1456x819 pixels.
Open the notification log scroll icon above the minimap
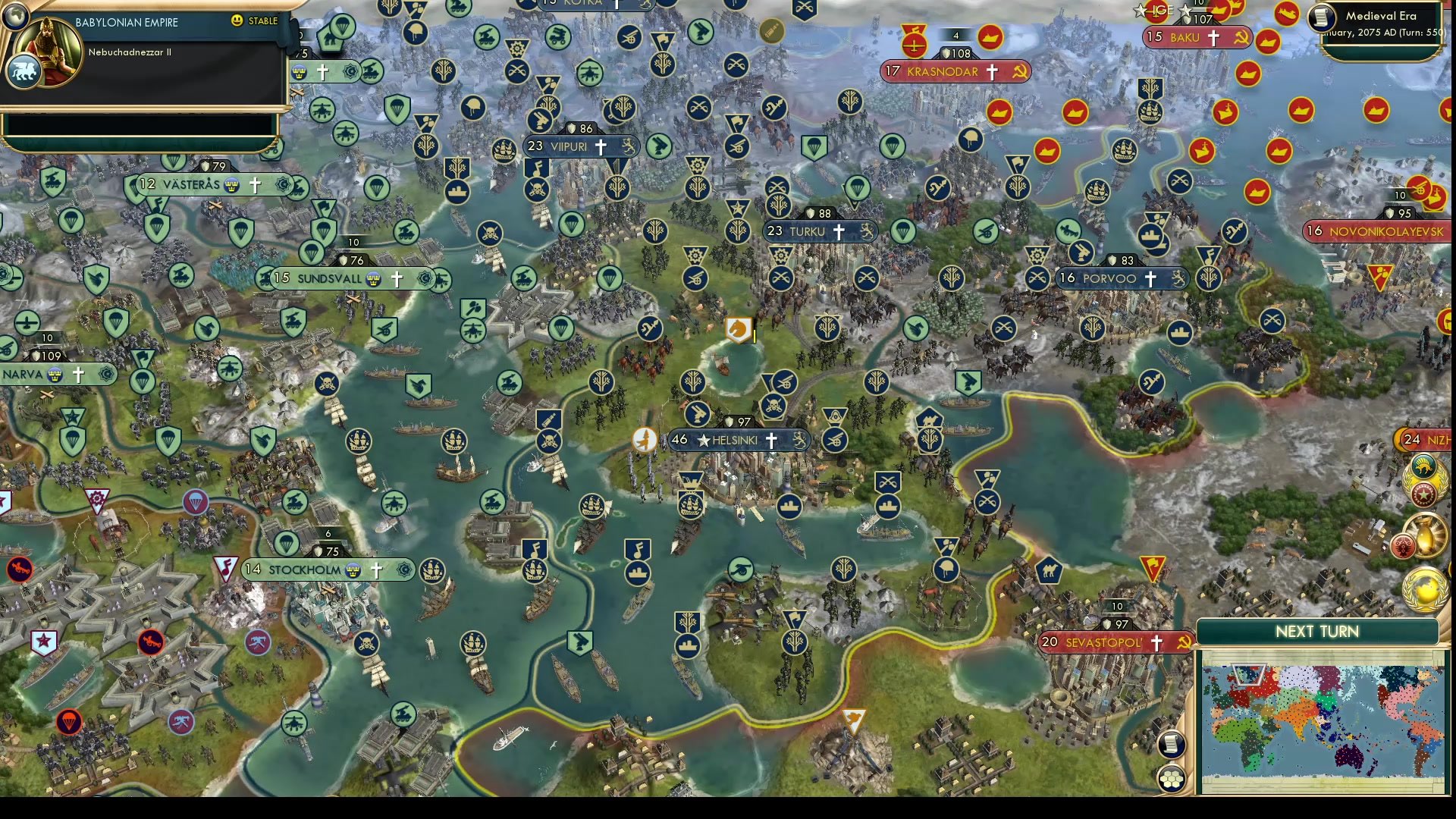pos(1170,744)
